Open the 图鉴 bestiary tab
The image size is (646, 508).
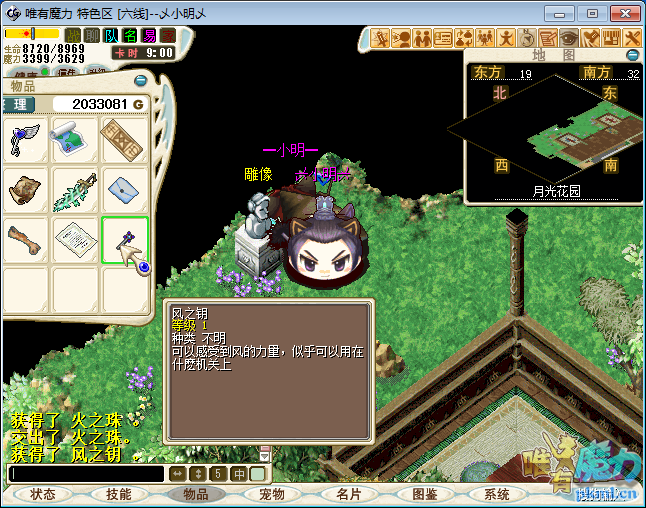pyautogui.click(x=425, y=494)
